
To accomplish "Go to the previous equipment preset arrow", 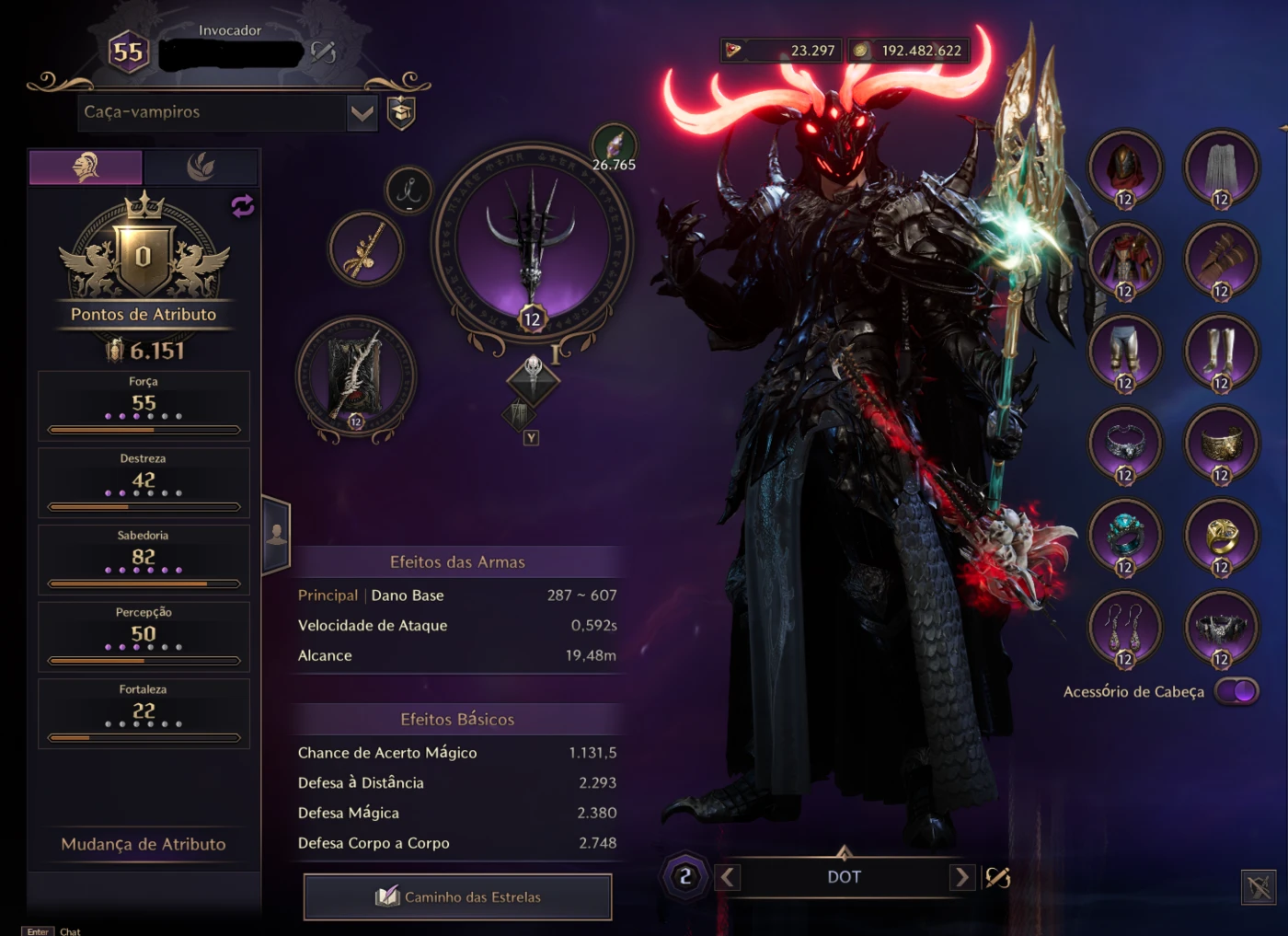I will point(728,877).
